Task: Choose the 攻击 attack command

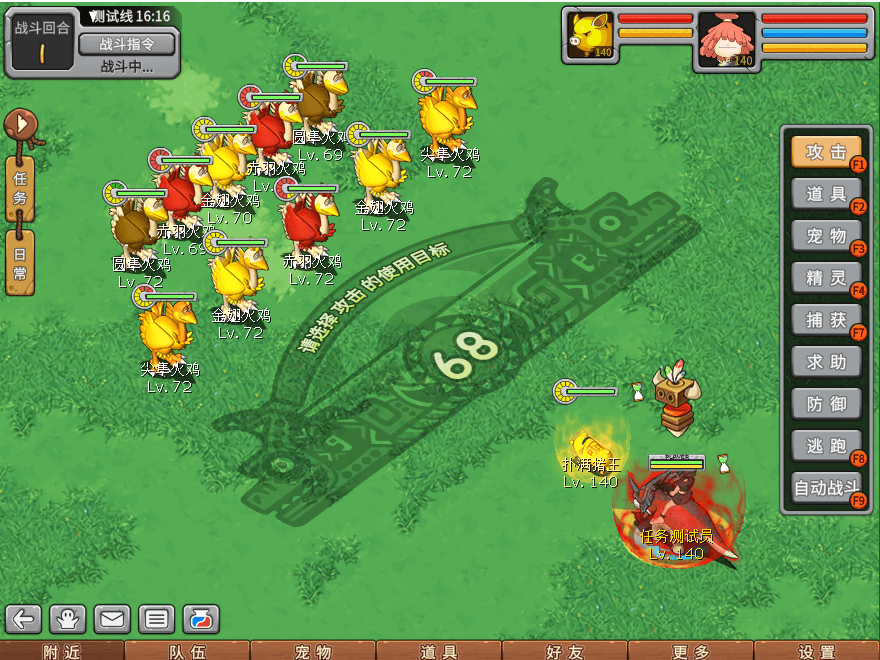Action: (x=826, y=152)
